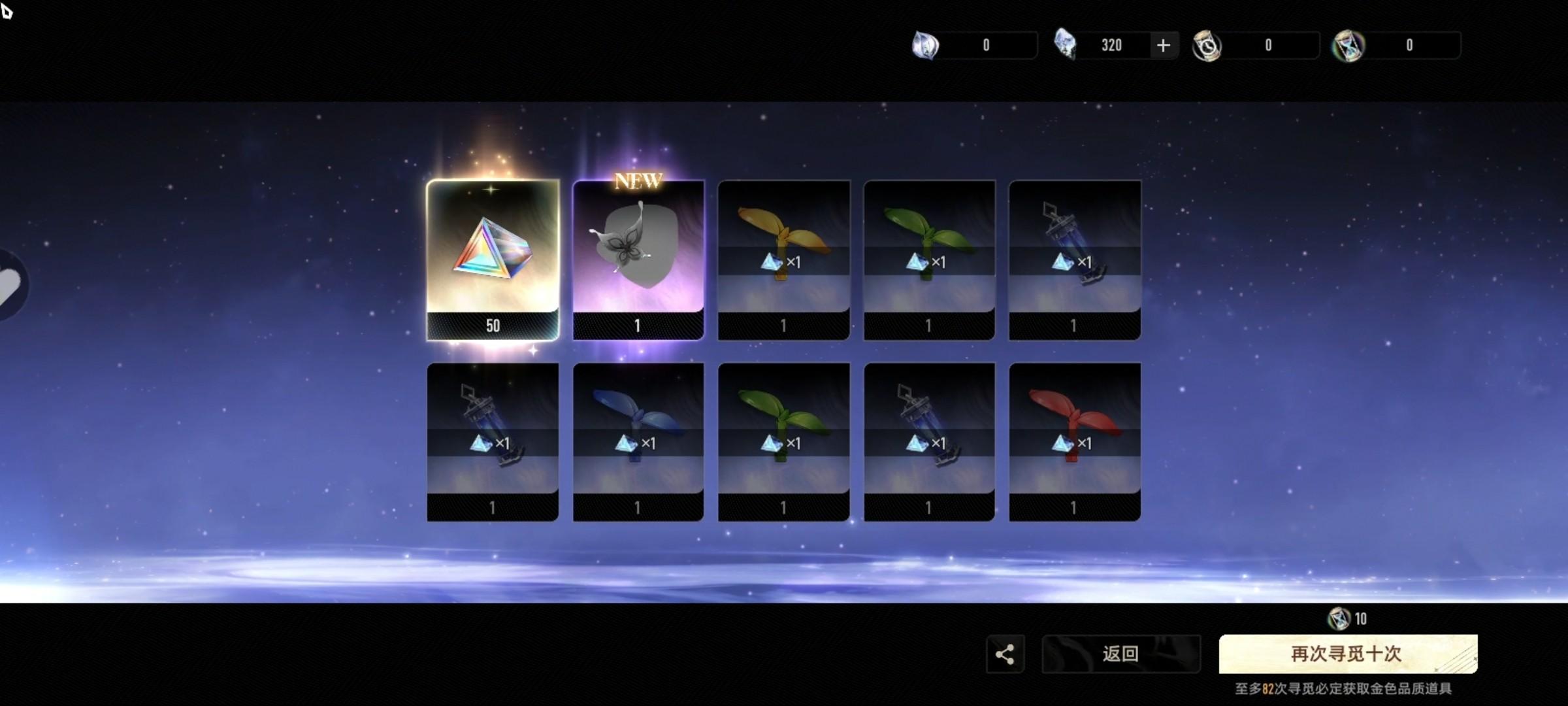Viewport: 1568px width, 706px height.
Task: Select the golden prism reward card
Action: [493, 260]
